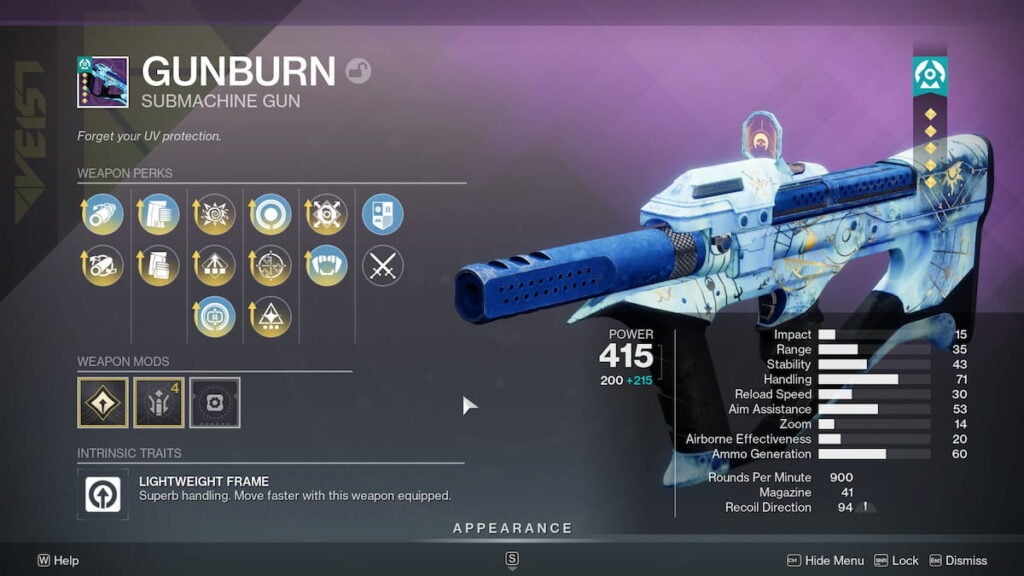Select the blue rotating-arrows perk icon
1024x576 pixels.
click(214, 317)
